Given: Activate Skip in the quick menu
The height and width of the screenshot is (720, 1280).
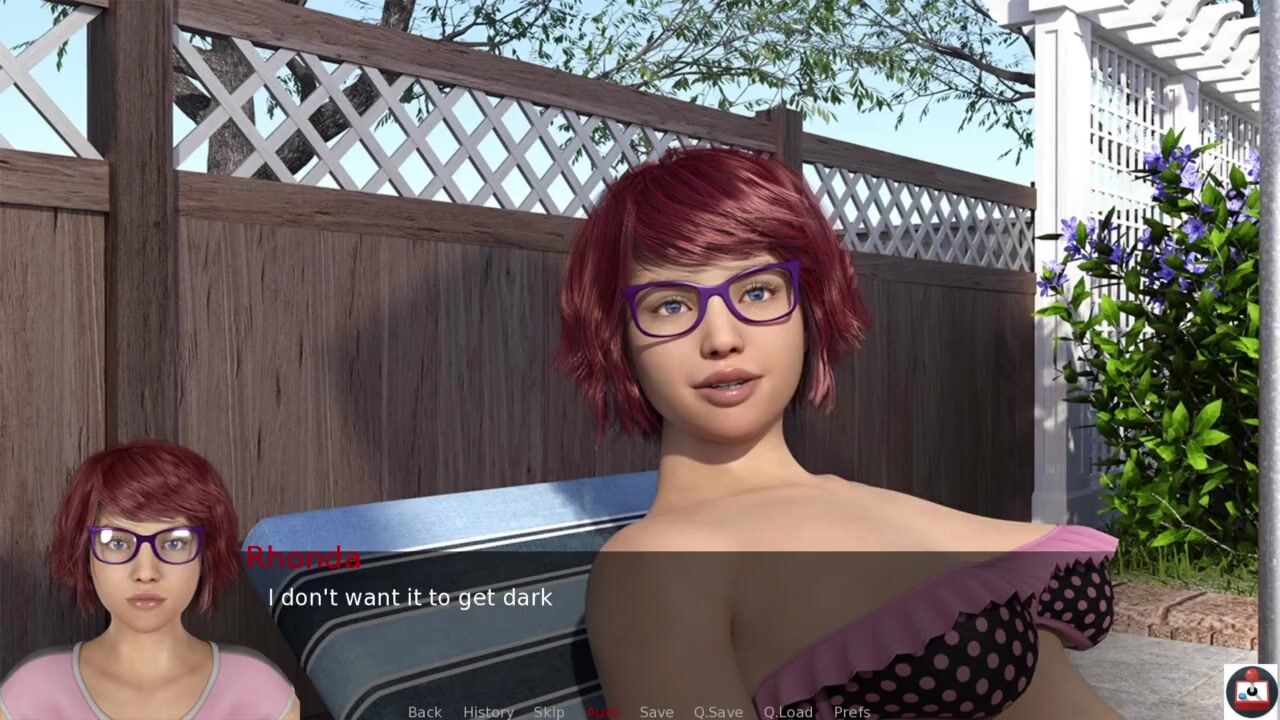Looking at the screenshot, I should pos(549,711).
